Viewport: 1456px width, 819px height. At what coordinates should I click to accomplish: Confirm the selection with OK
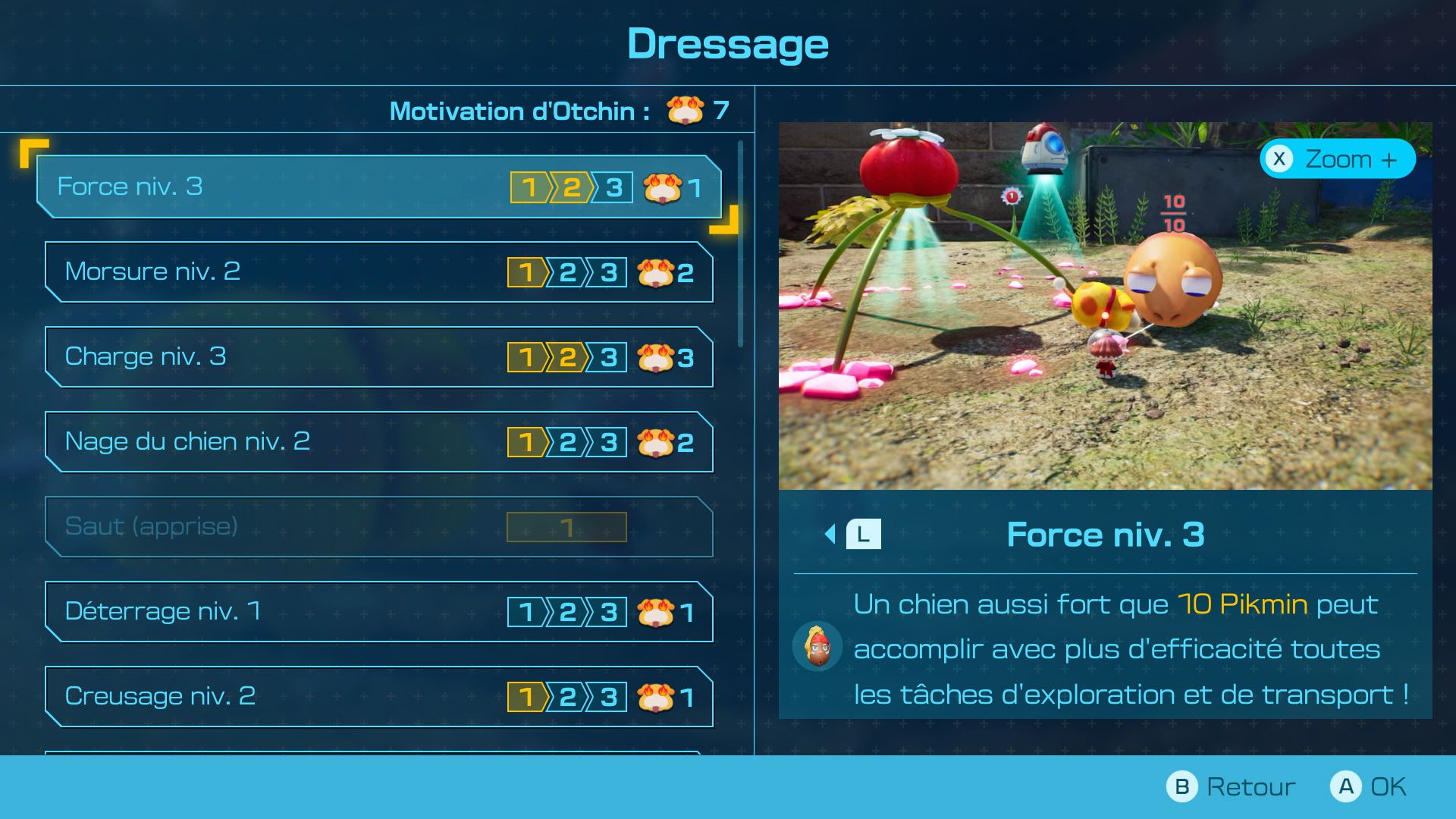click(x=1369, y=787)
